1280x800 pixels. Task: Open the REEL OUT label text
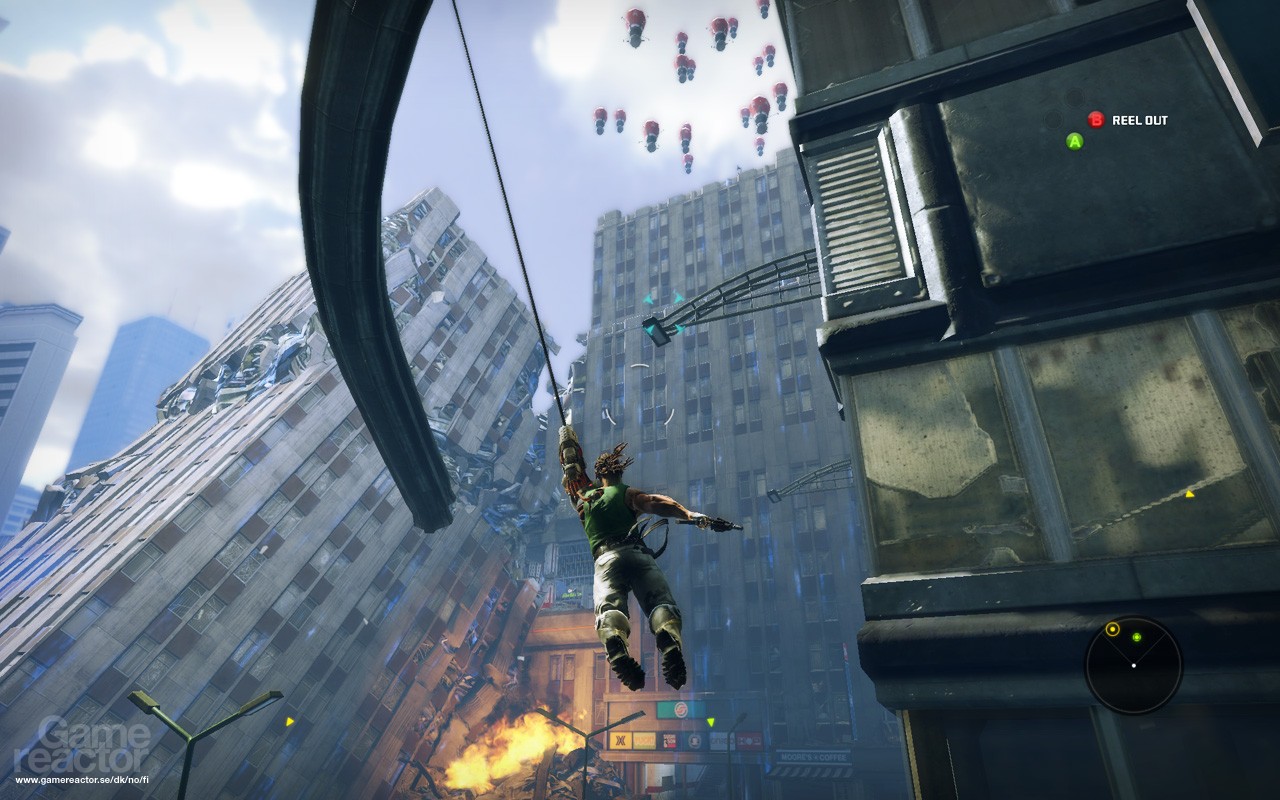[x=1138, y=119]
